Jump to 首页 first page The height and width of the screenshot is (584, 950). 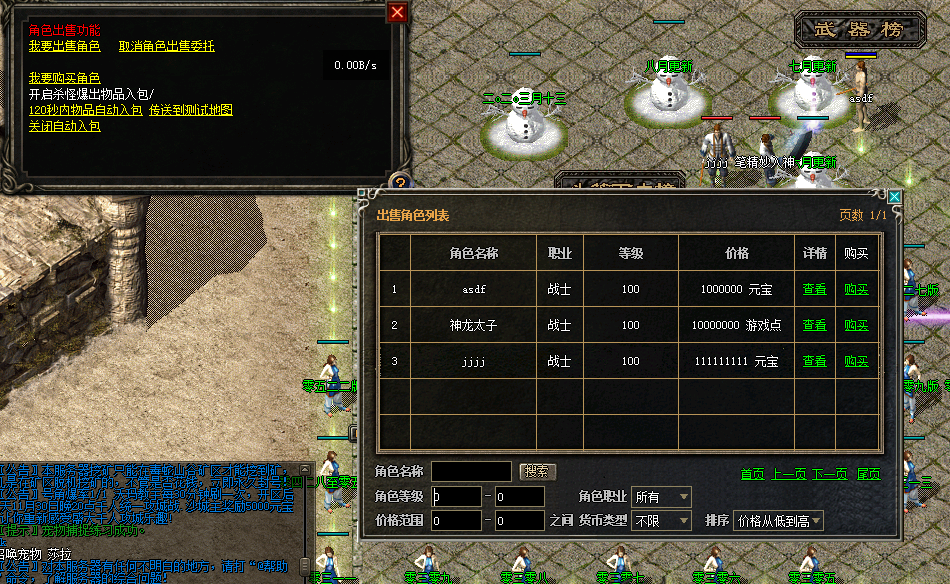(752, 474)
